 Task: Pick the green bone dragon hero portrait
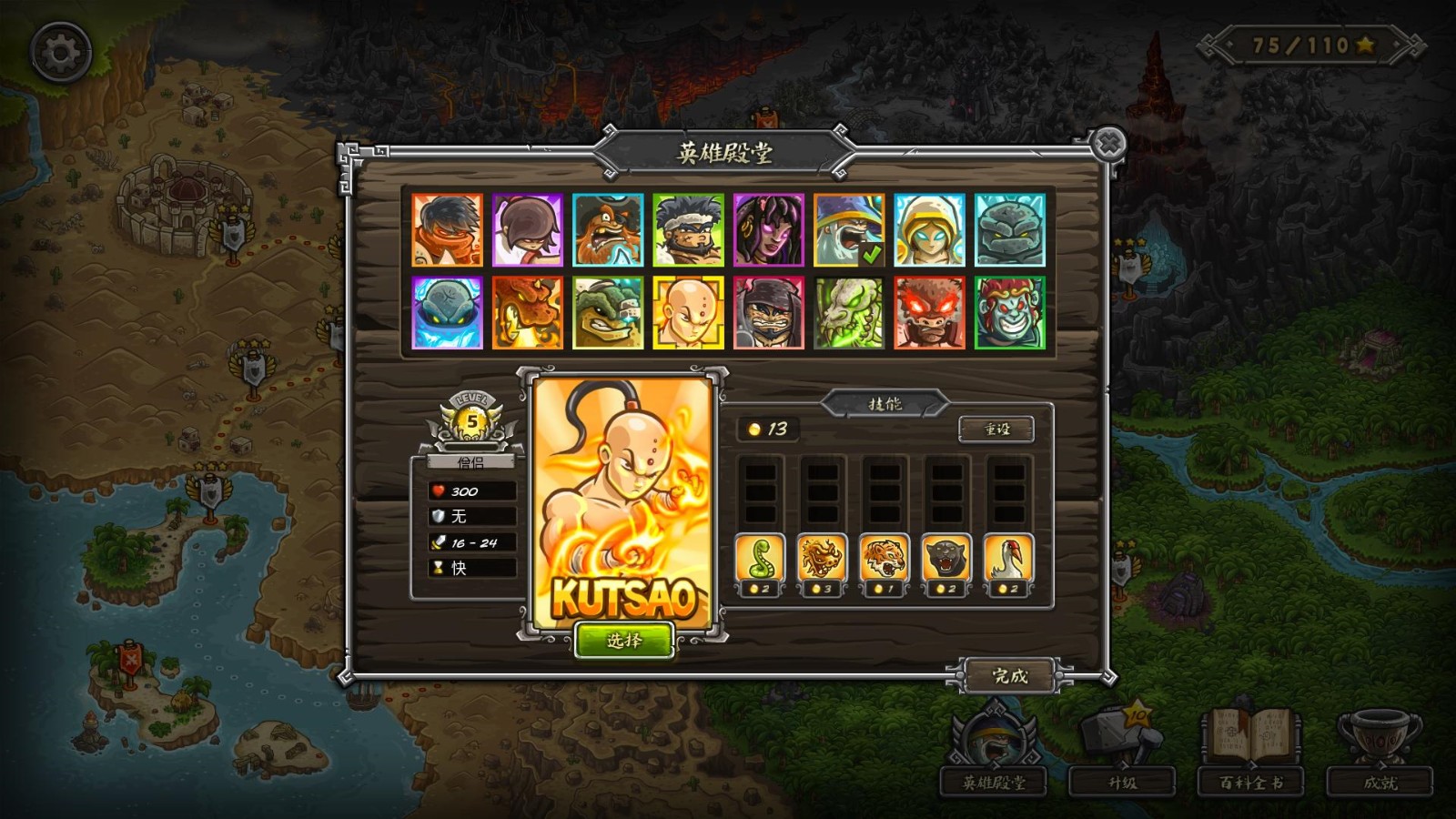point(848,313)
